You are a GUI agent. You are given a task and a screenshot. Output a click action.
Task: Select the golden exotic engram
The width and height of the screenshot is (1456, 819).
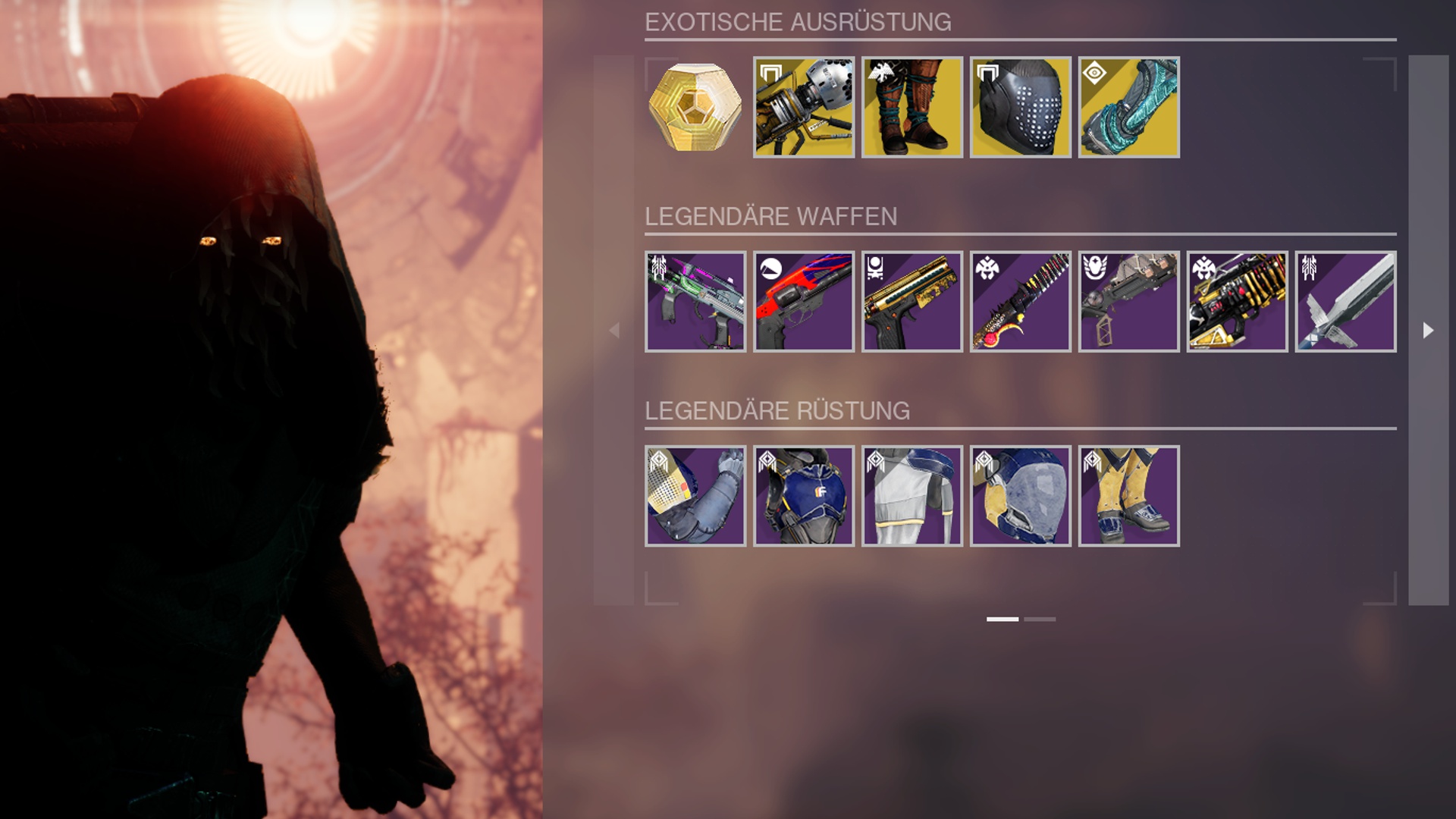pyautogui.click(x=695, y=107)
